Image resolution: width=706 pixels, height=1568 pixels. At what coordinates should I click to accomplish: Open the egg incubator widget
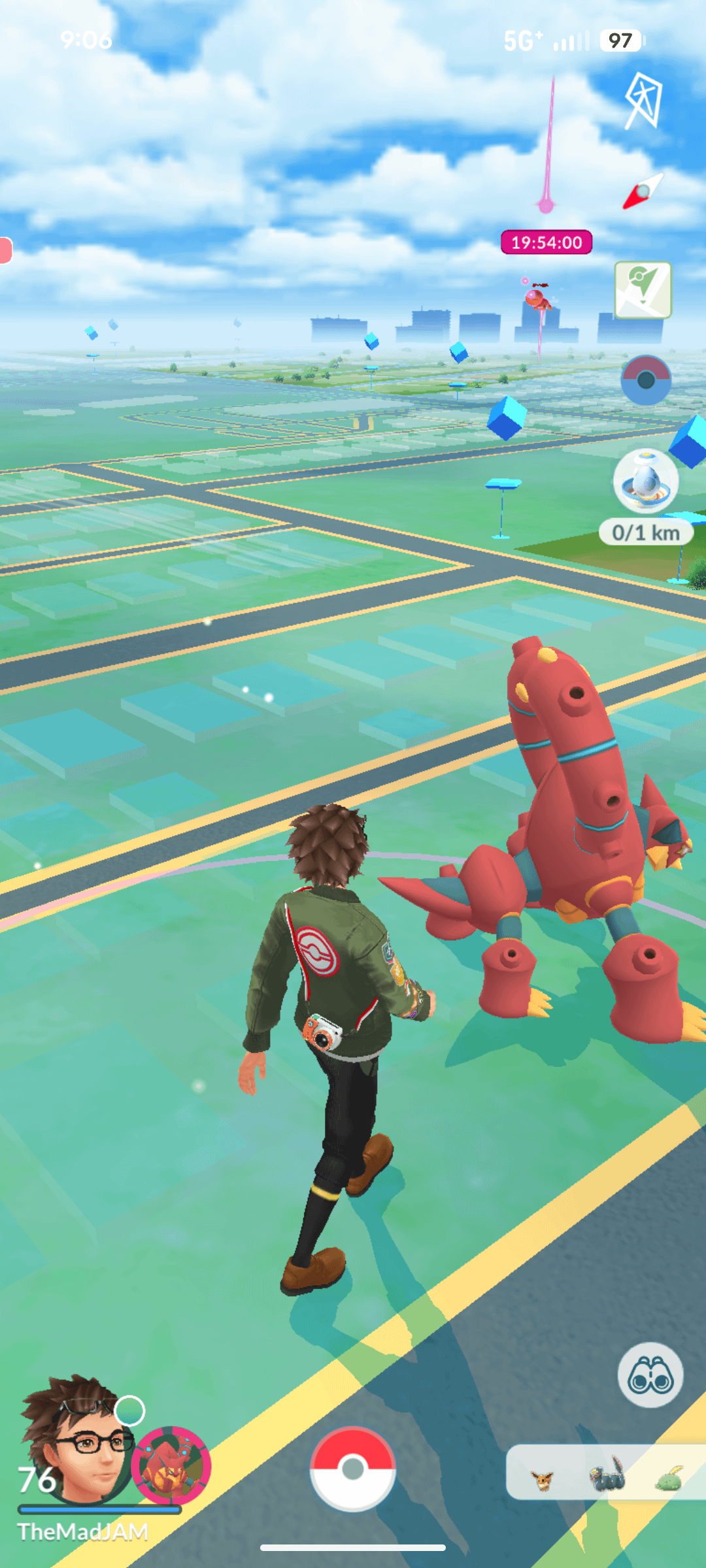pos(646,482)
